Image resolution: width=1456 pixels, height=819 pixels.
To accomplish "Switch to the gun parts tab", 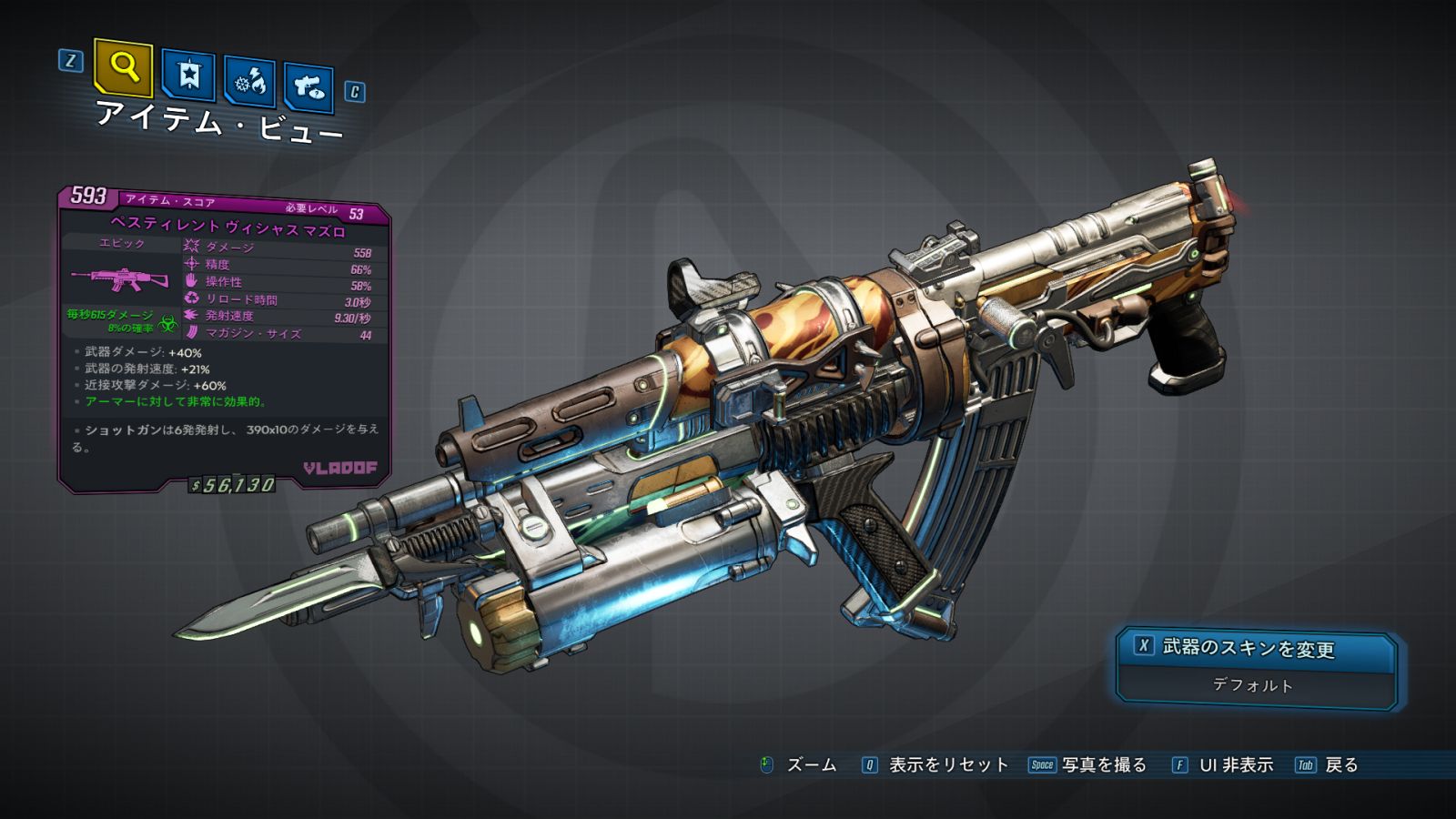I will click(308, 87).
